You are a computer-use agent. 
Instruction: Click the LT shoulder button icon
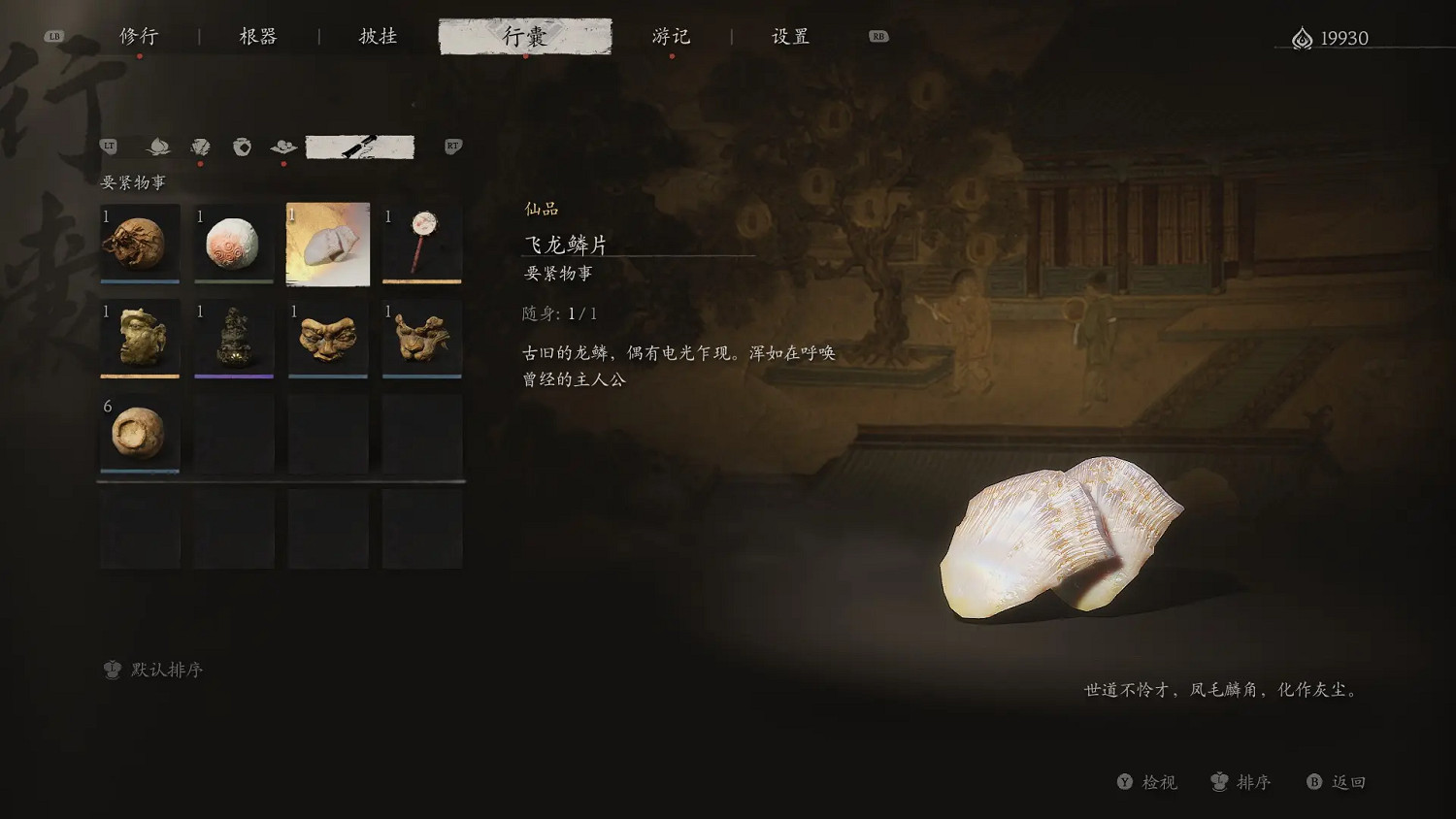[x=109, y=146]
